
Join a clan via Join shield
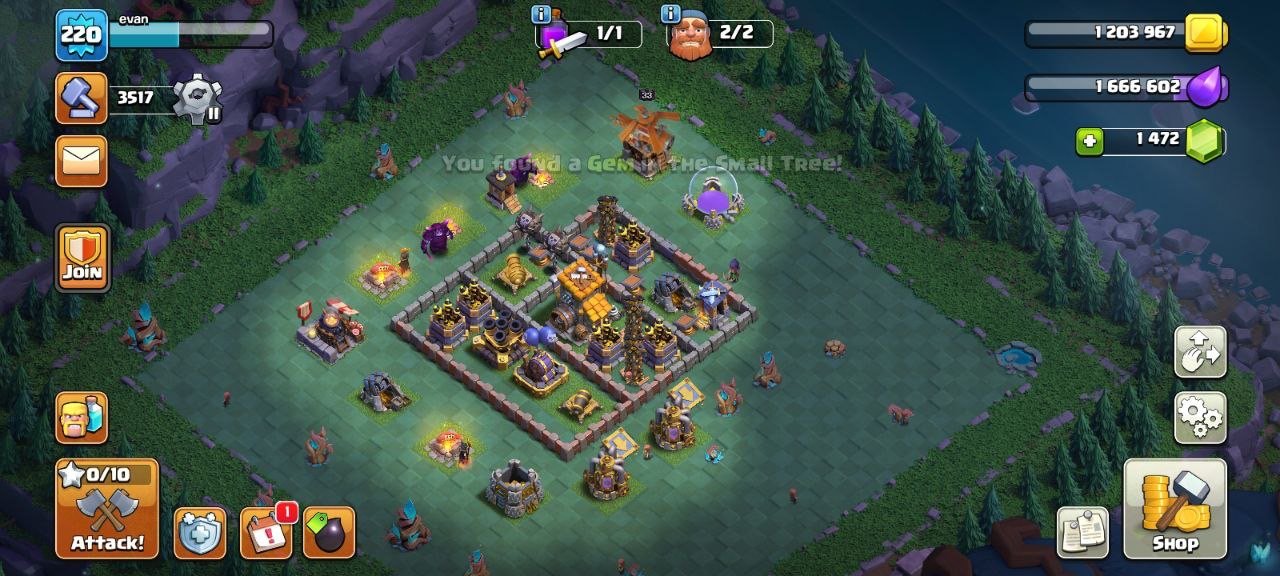82,258
